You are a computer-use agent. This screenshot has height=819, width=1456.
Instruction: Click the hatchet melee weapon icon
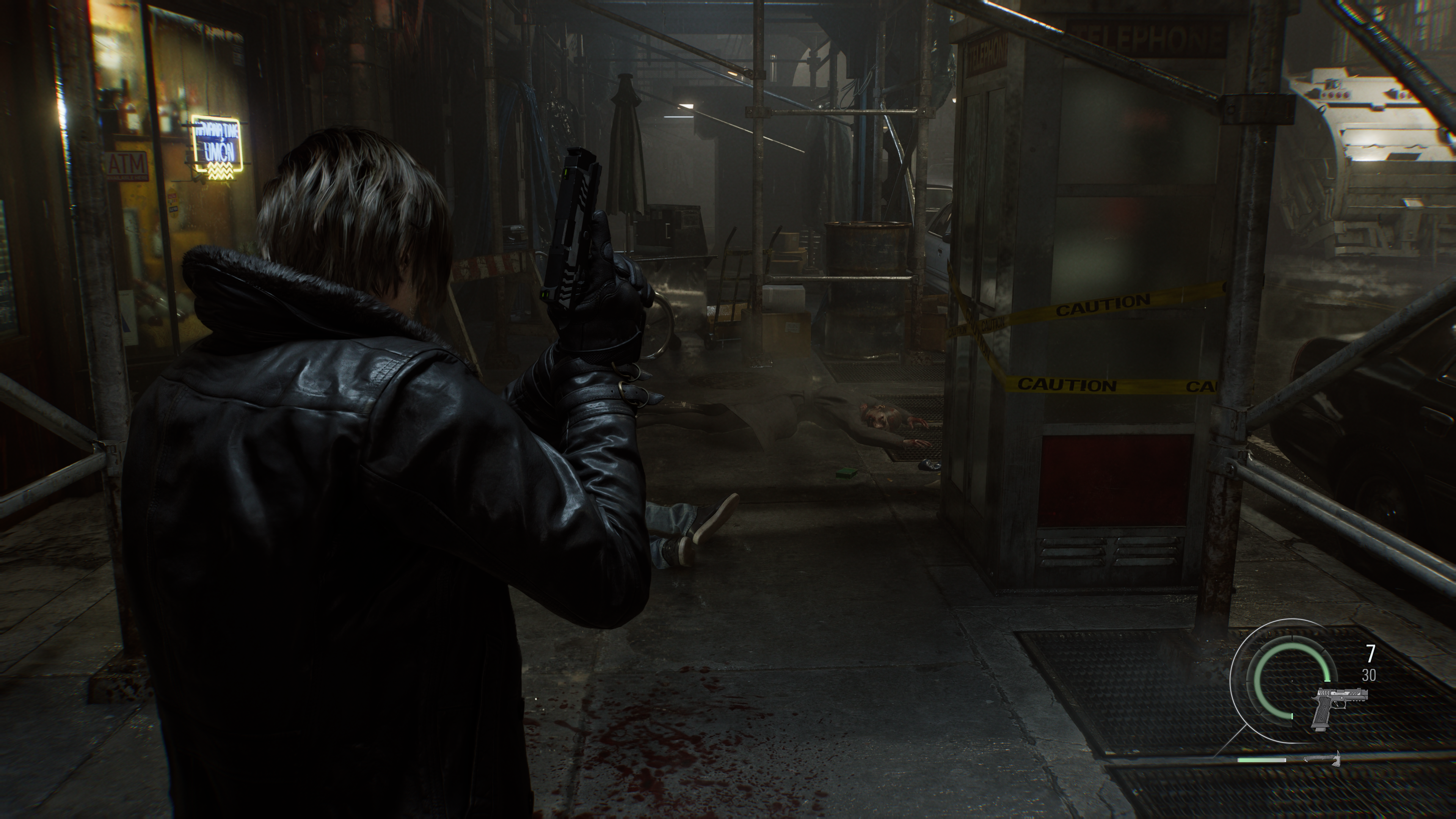(1322, 758)
